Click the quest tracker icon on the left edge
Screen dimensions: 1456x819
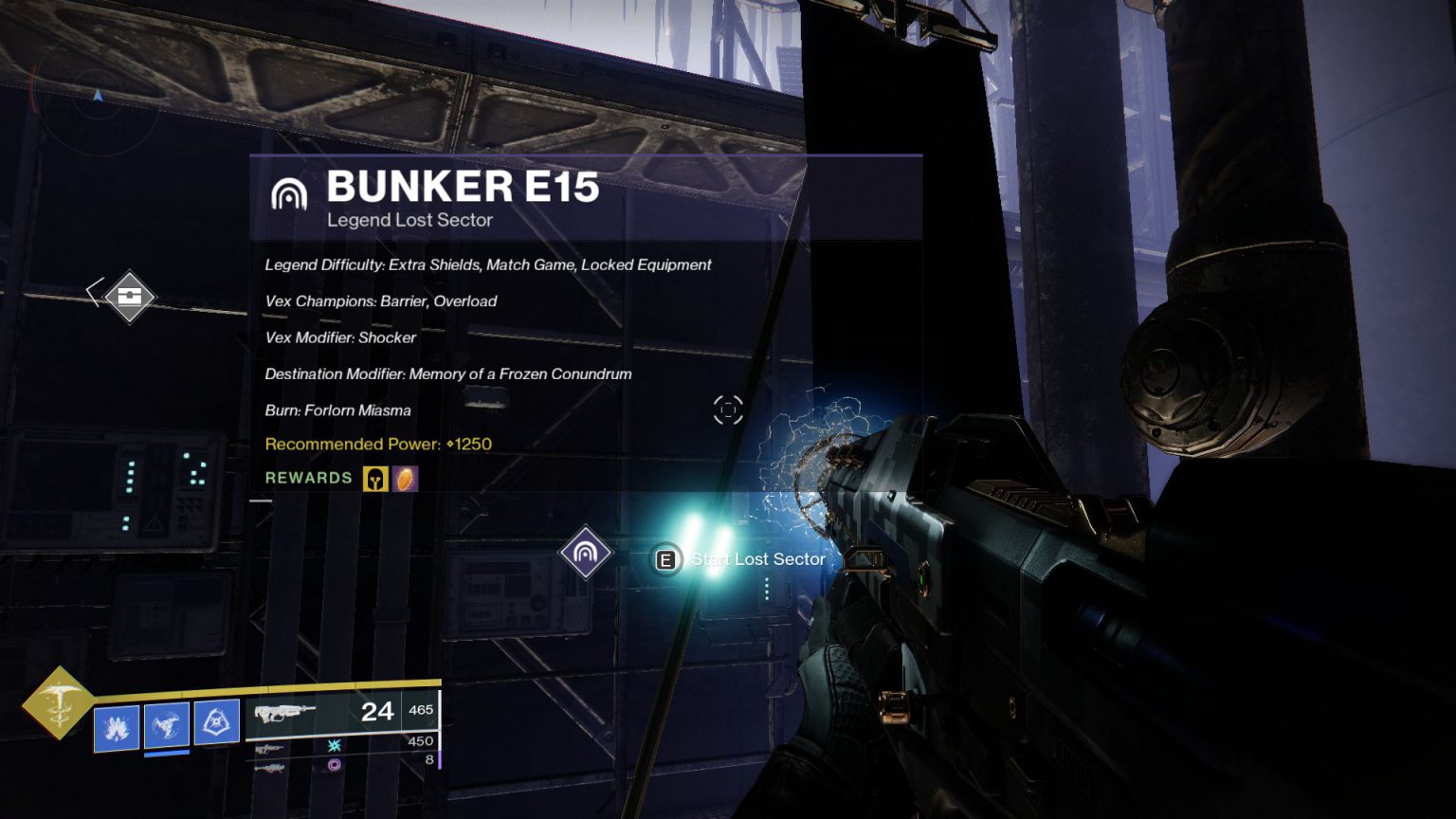pyautogui.click(x=129, y=297)
